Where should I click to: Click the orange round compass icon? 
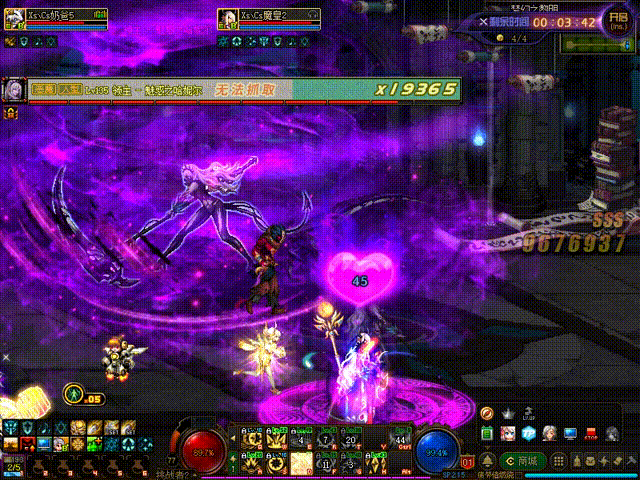487,412
